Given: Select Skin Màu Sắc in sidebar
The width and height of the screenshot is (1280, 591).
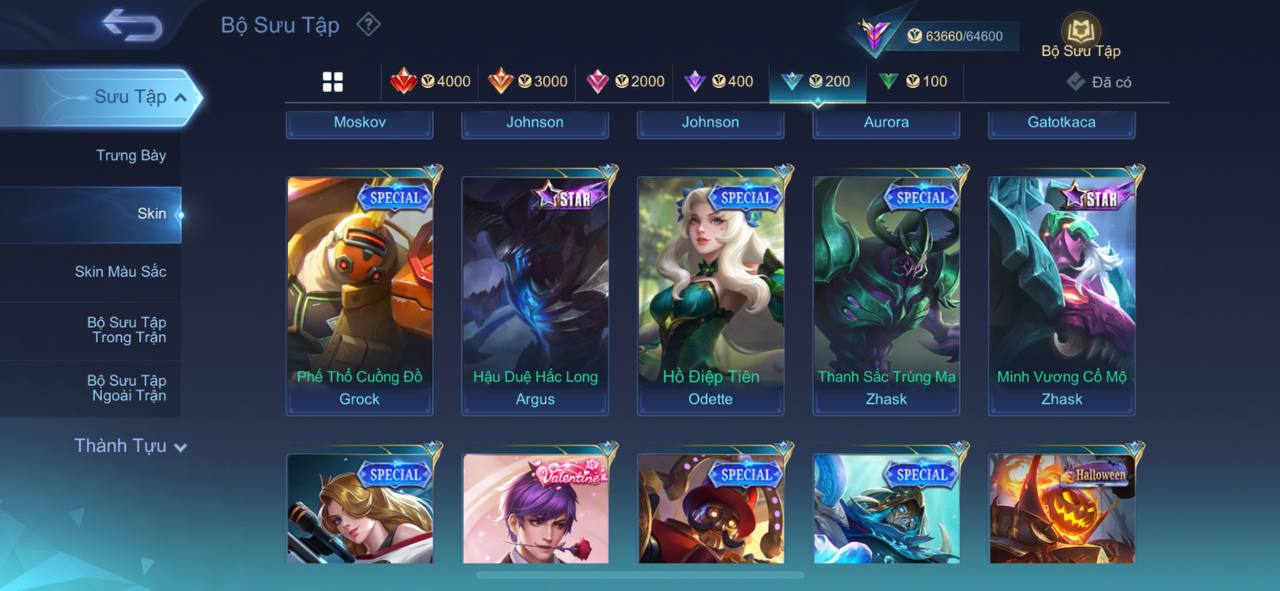Looking at the screenshot, I should click(120, 272).
